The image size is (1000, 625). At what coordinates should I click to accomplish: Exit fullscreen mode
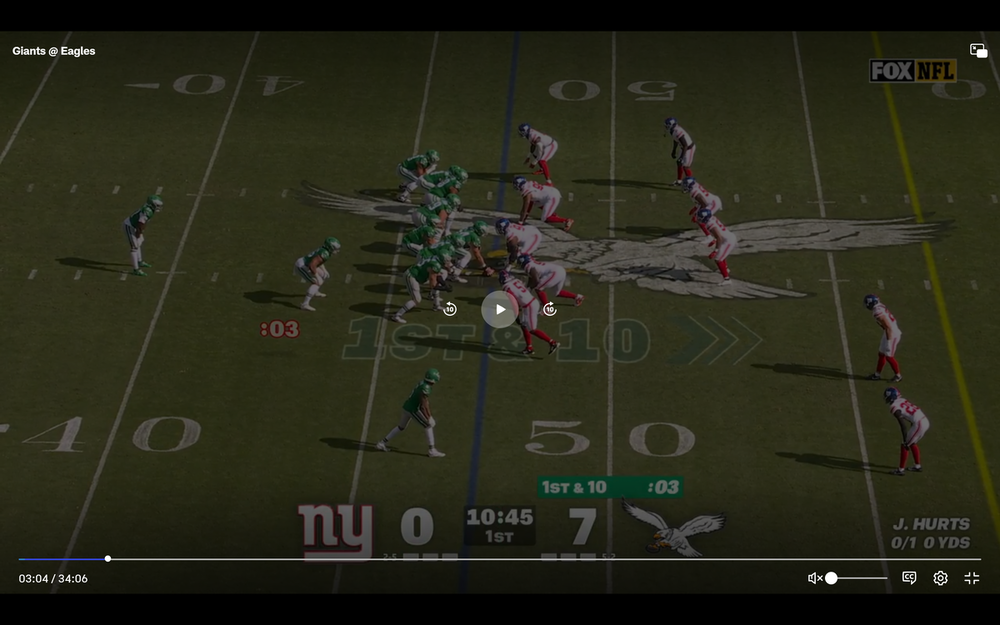click(971, 578)
